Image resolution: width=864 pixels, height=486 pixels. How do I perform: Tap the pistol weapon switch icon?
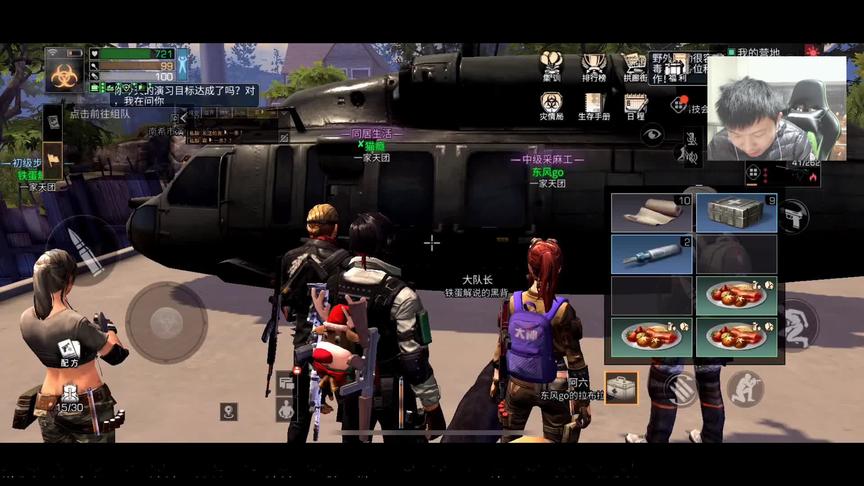(794, 215)
